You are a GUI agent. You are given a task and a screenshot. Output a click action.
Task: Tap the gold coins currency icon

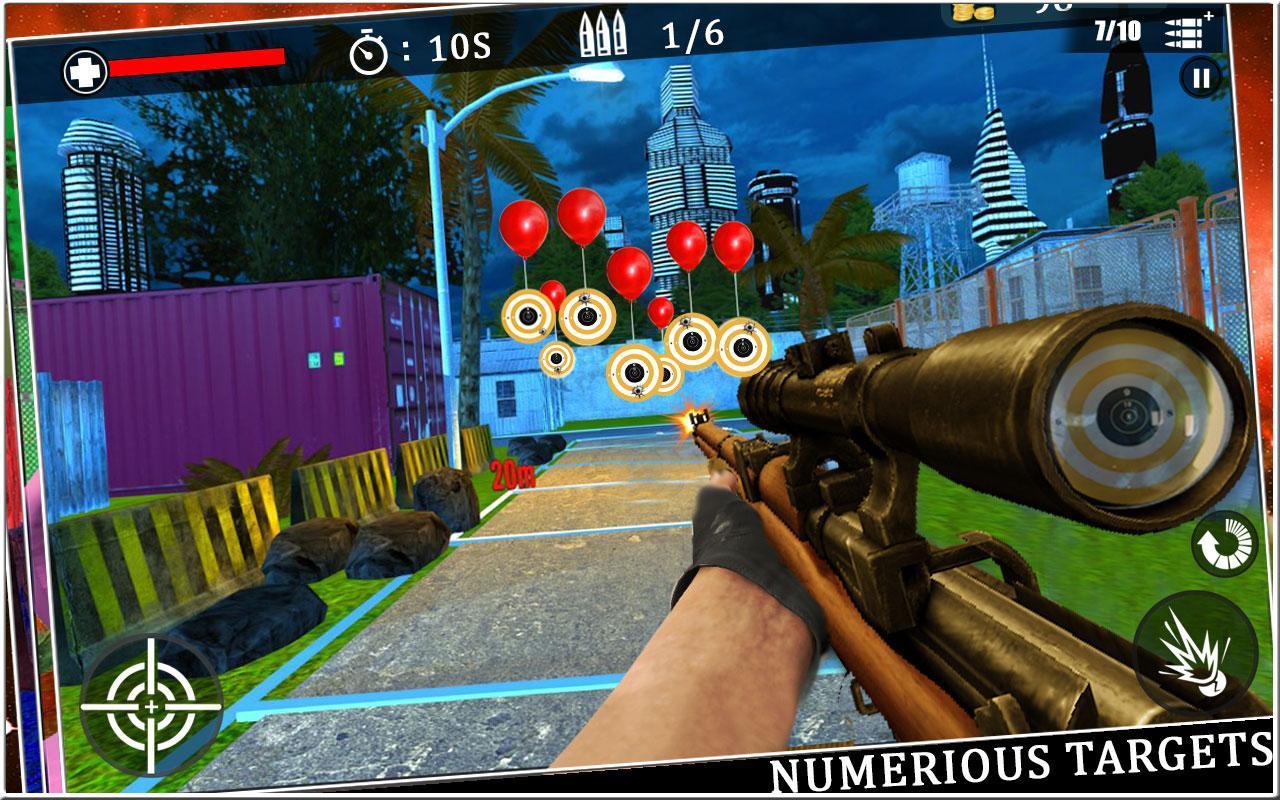click(x=974, y=14)
